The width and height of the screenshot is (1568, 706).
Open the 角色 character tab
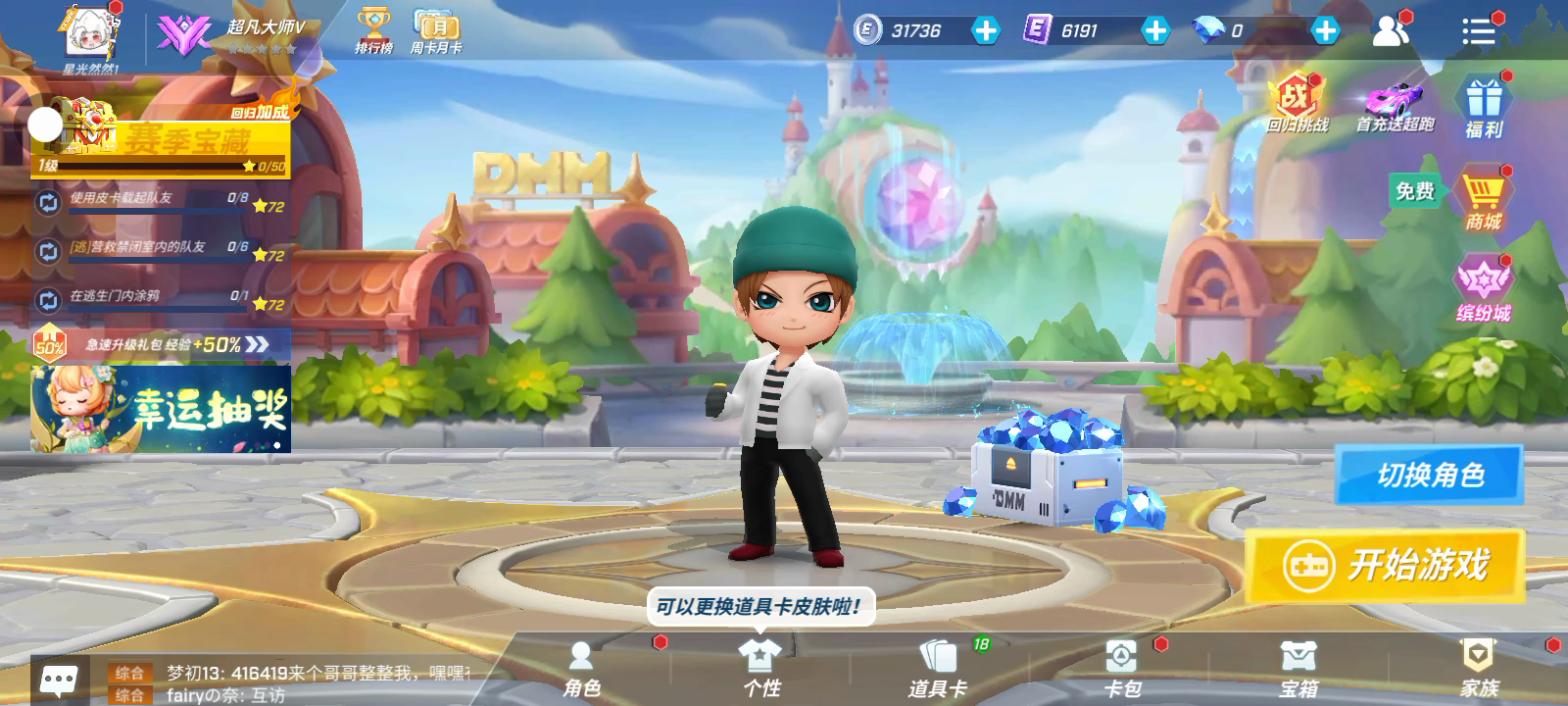point(581,670)
